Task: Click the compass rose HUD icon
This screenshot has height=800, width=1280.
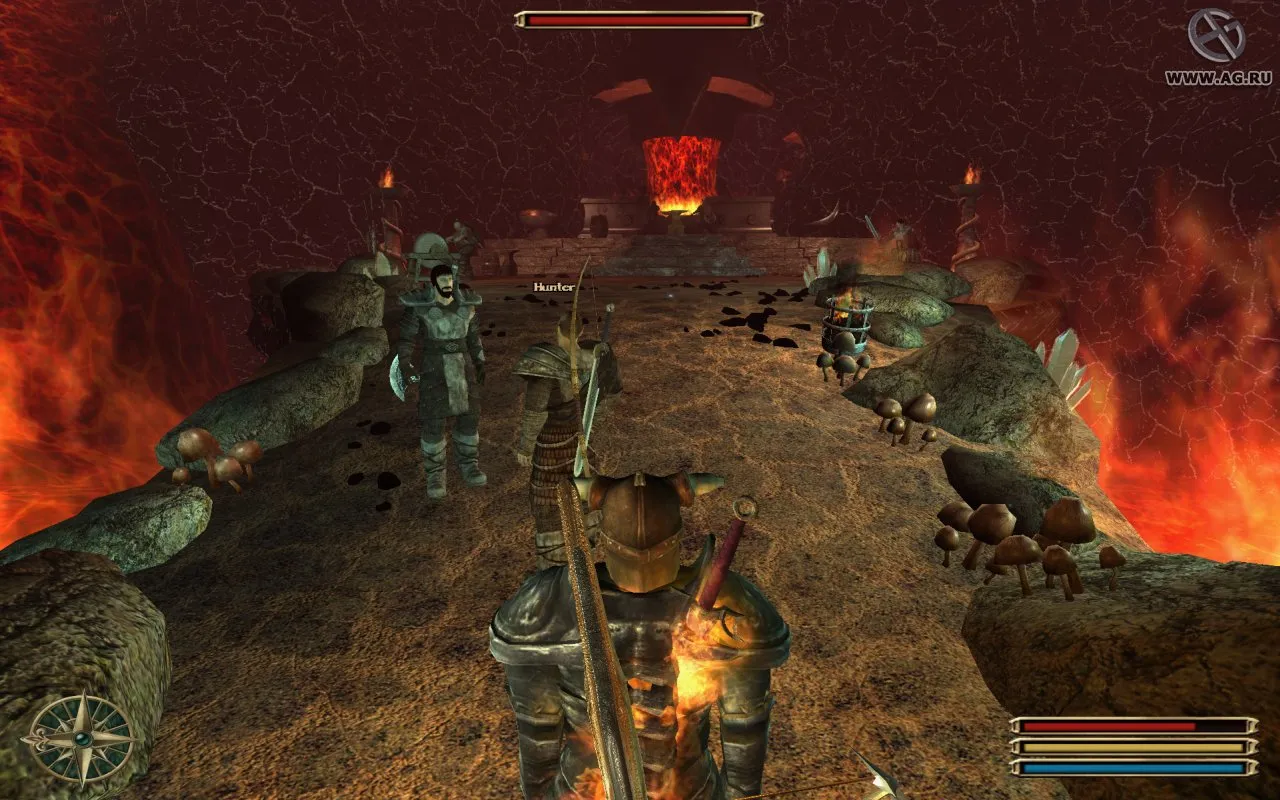Action: pyautogui.click(x=79, y=739)
